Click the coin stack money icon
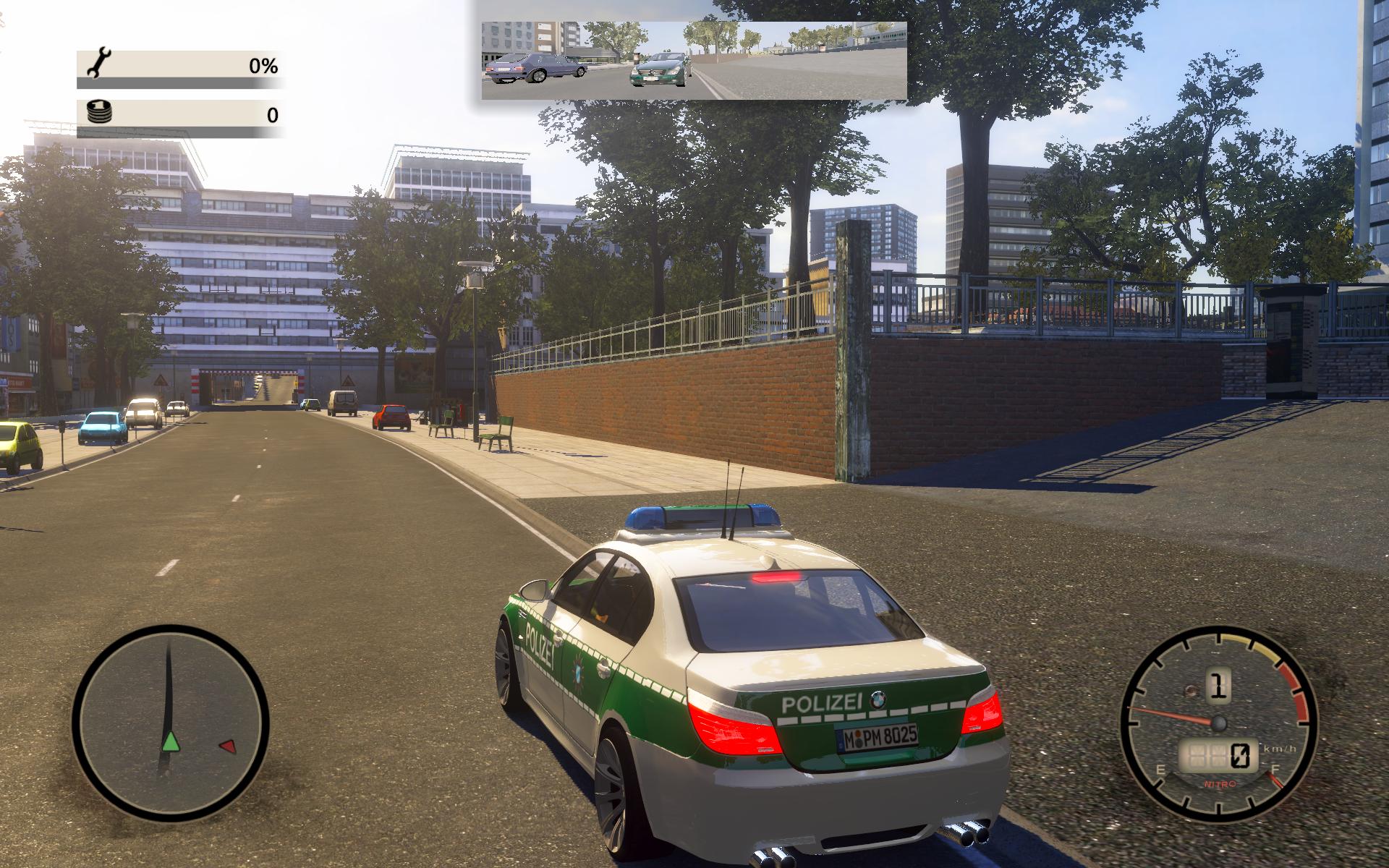Screen dimensions: 1389x868 [x=98, y=113]
